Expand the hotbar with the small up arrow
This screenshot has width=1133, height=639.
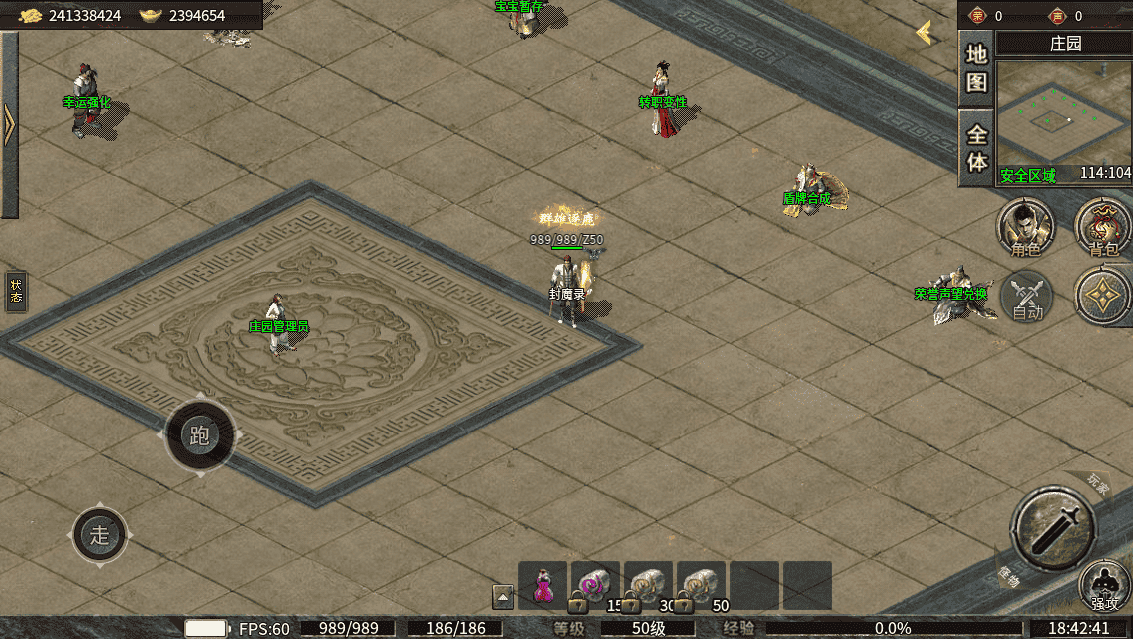503,597
